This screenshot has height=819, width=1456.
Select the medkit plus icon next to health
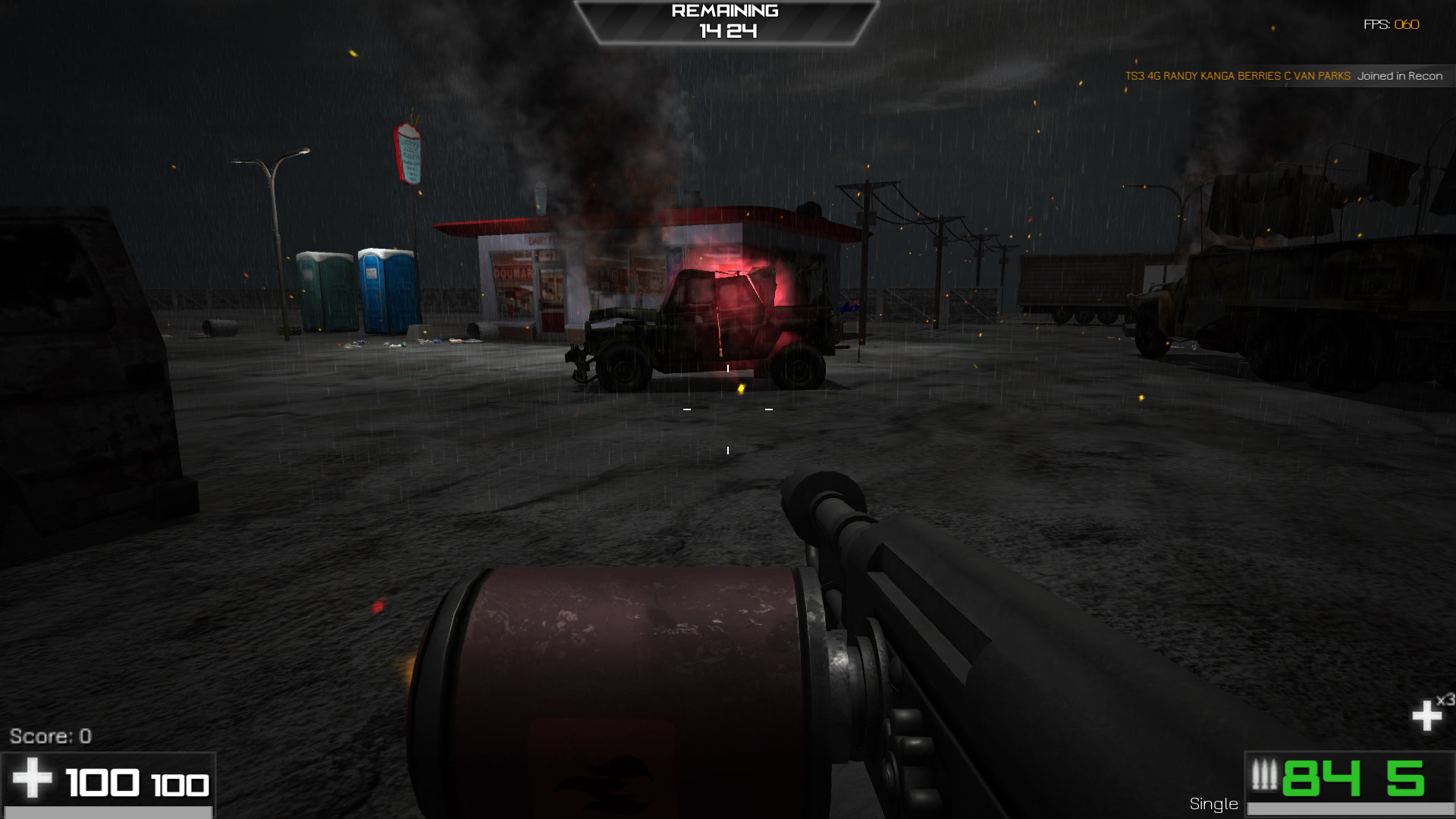coord(32,779)
